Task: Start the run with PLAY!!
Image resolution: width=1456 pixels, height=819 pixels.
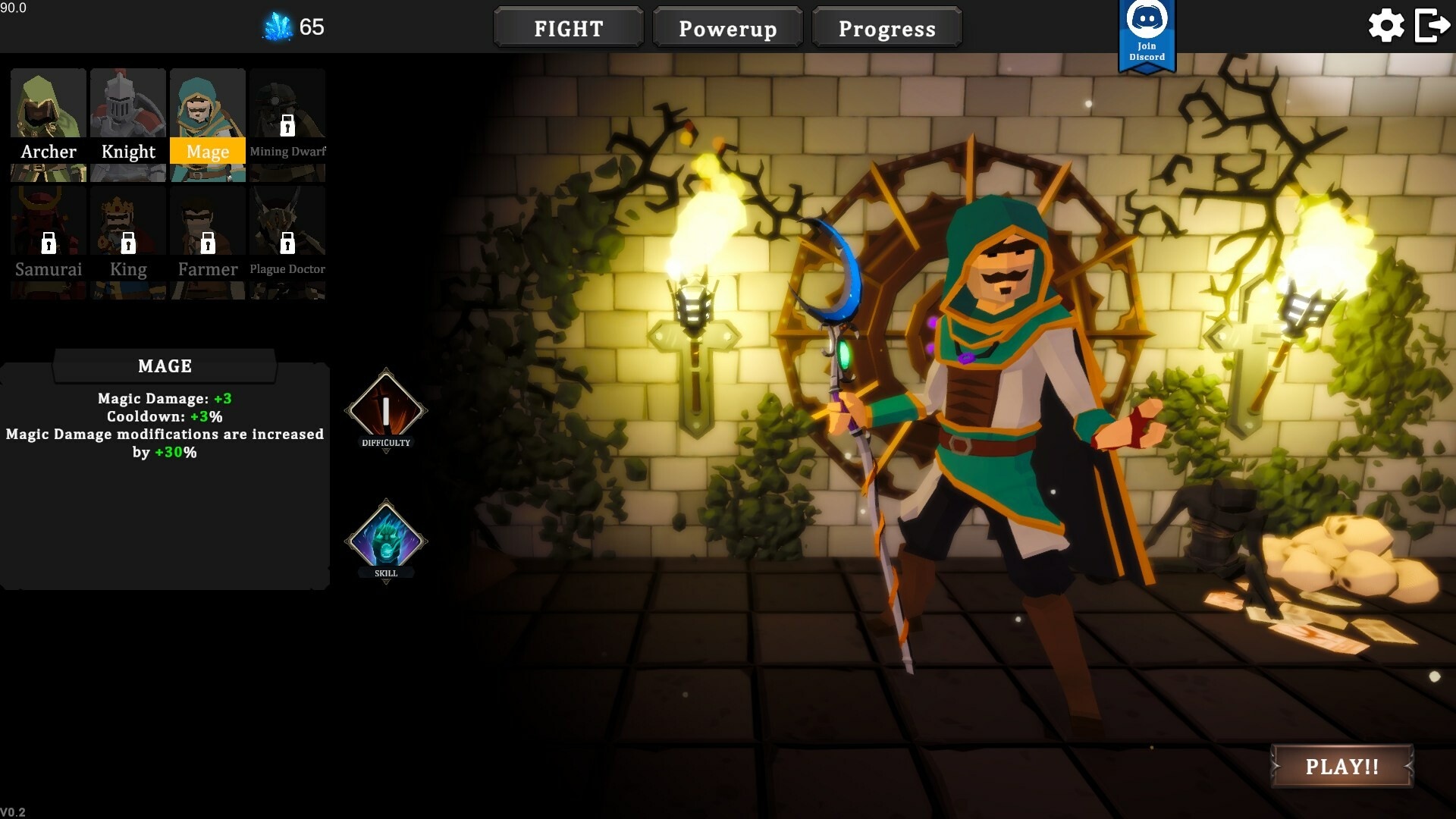Action: tap(1341, 766)
